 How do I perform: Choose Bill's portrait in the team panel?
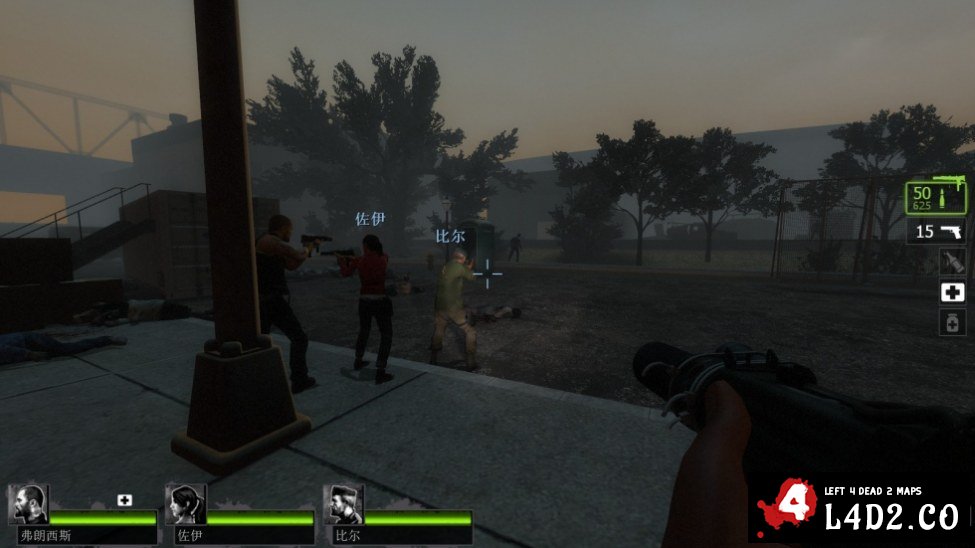[343, 505]
